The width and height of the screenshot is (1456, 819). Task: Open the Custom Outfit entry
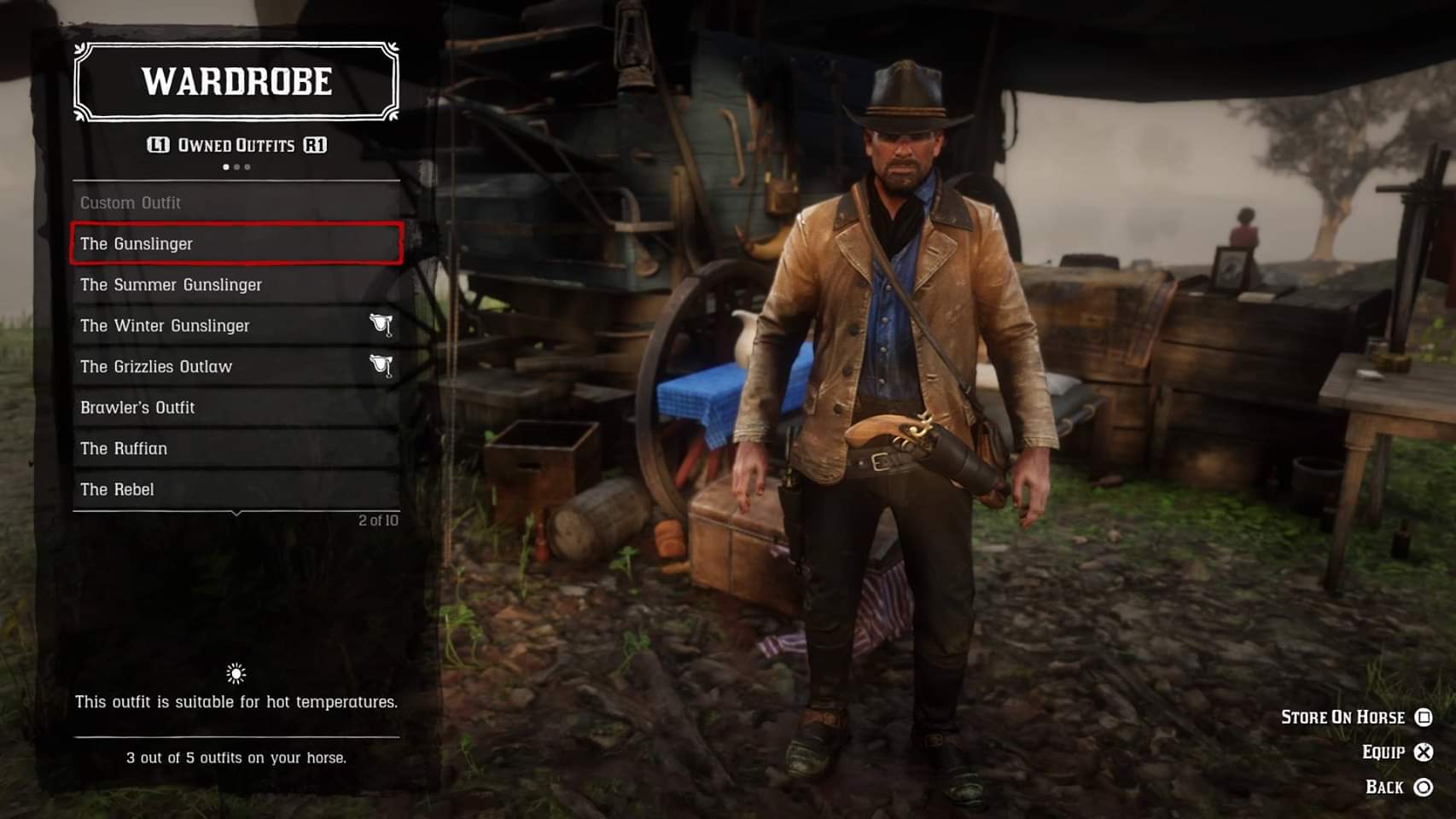coord(236,203)
